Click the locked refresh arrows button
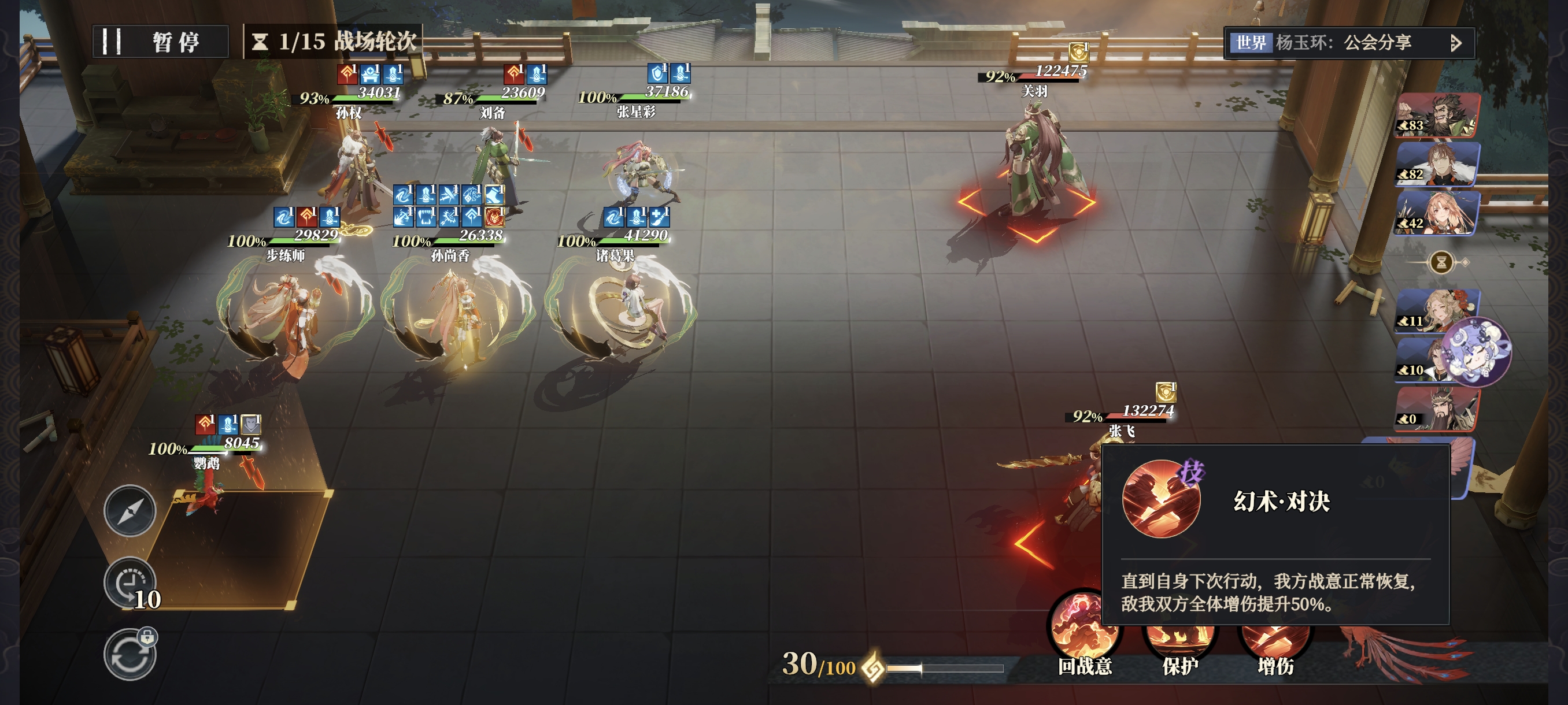1568x705 pixels. [130, 655]
